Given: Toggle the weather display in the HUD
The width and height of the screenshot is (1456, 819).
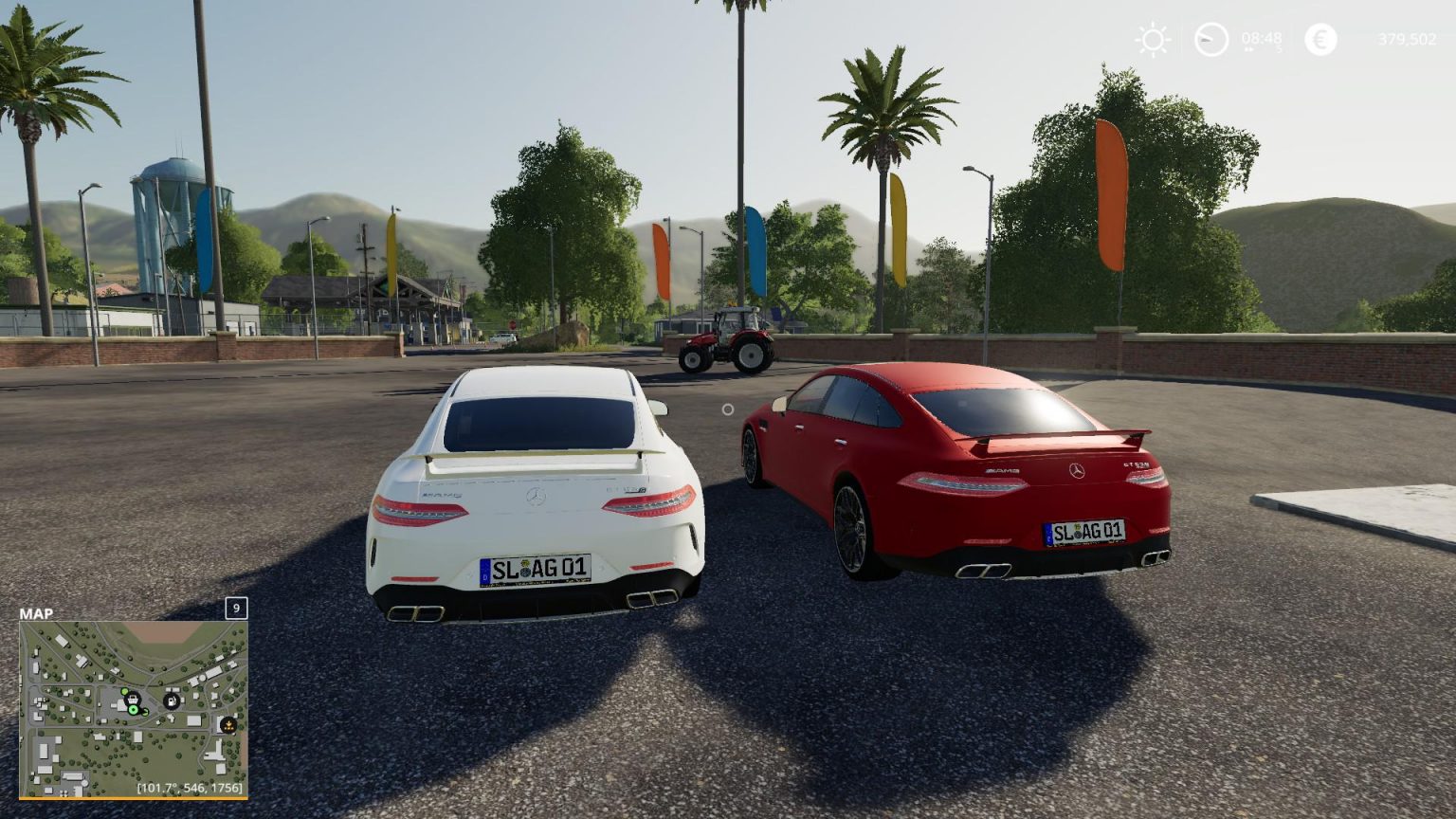Looking at the screenshot, I should 1153,39.
